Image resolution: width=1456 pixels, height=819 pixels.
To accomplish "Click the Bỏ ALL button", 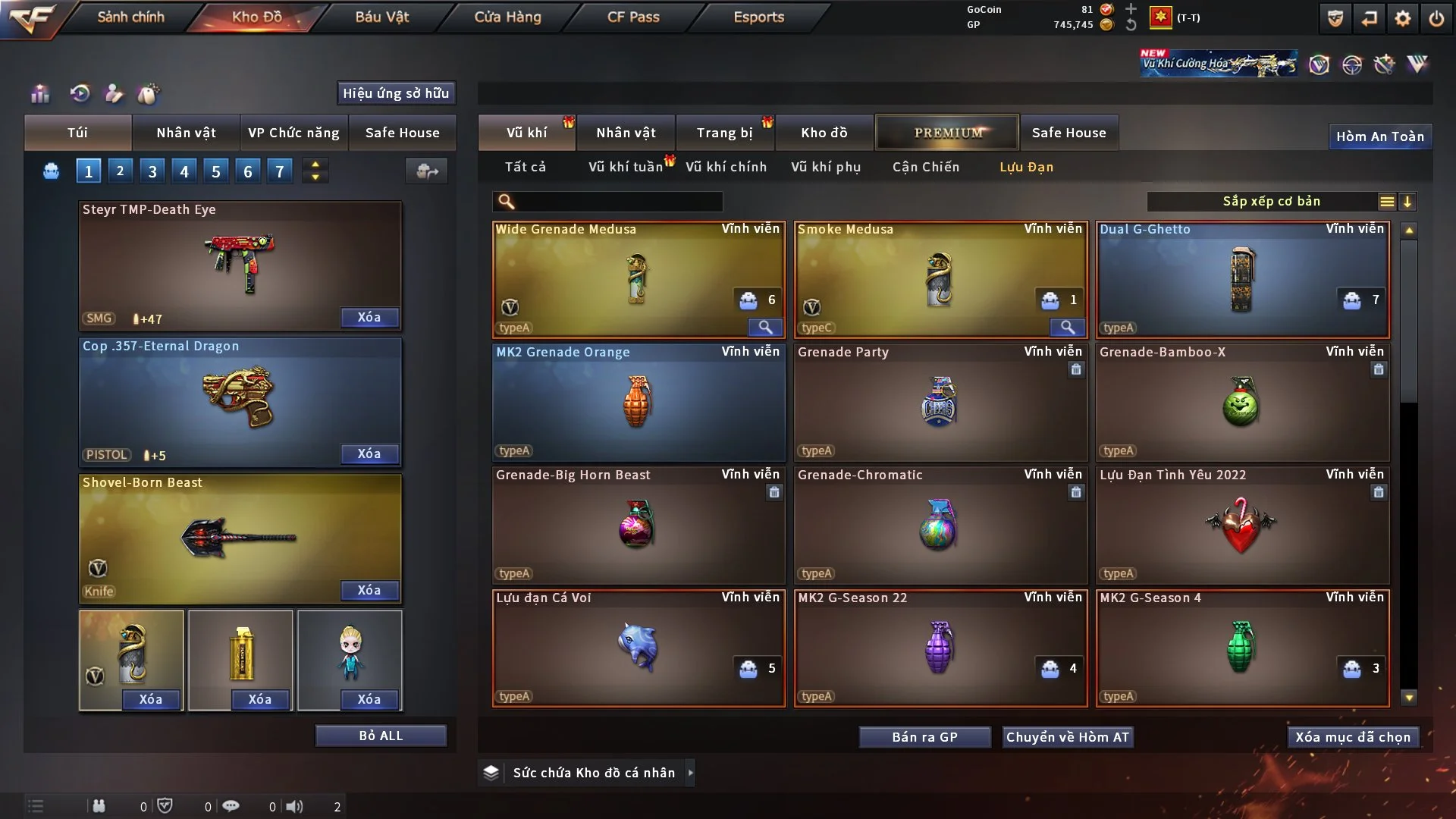I will 381,736.
